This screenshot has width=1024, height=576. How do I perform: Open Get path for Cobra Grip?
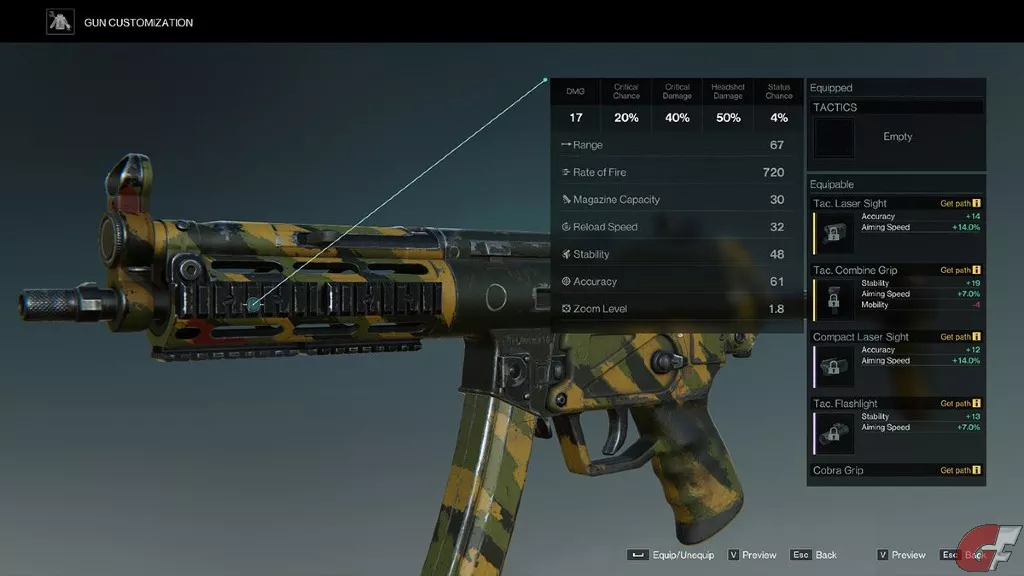(x=960, y=470)
